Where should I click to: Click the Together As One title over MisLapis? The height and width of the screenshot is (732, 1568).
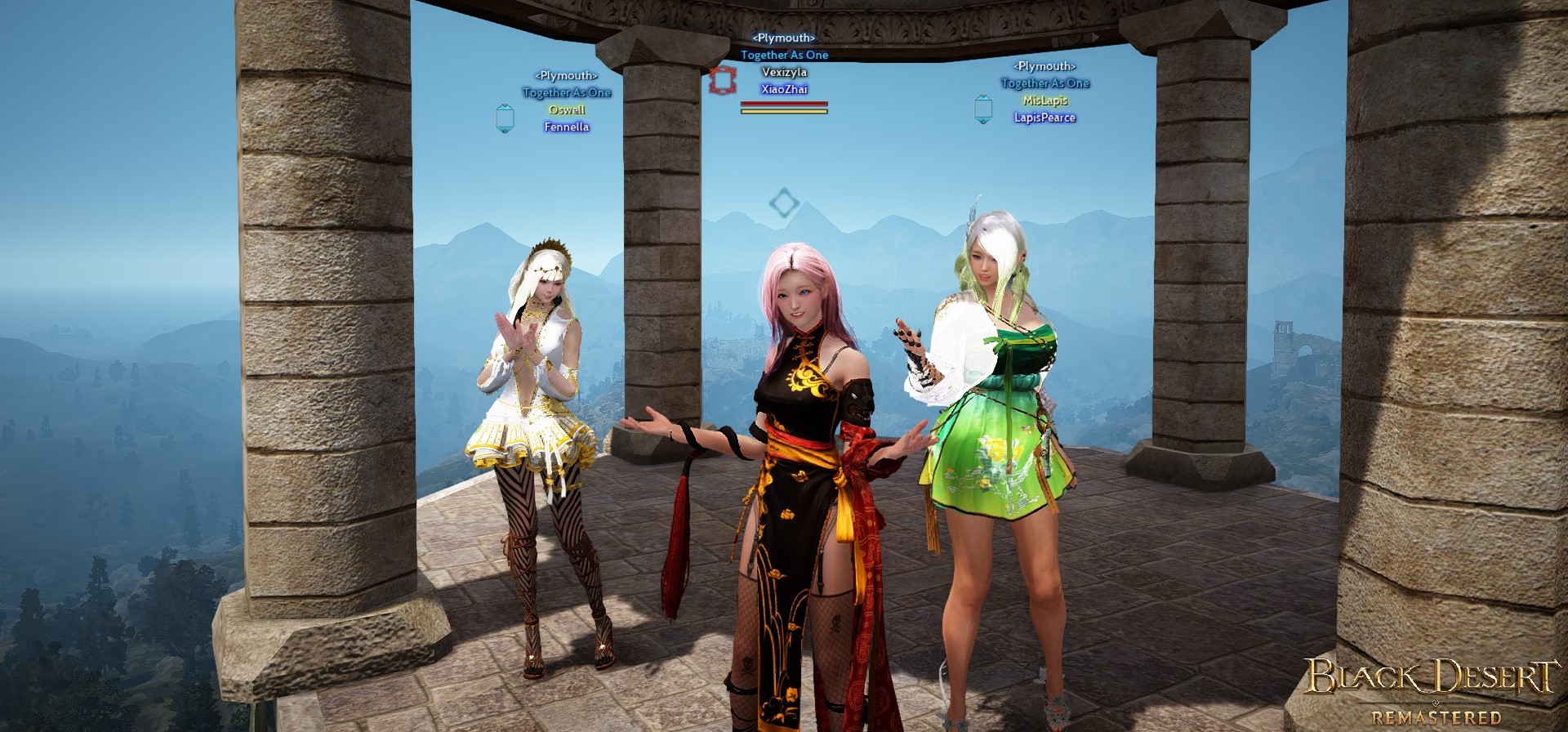(x=1045, y=83)
